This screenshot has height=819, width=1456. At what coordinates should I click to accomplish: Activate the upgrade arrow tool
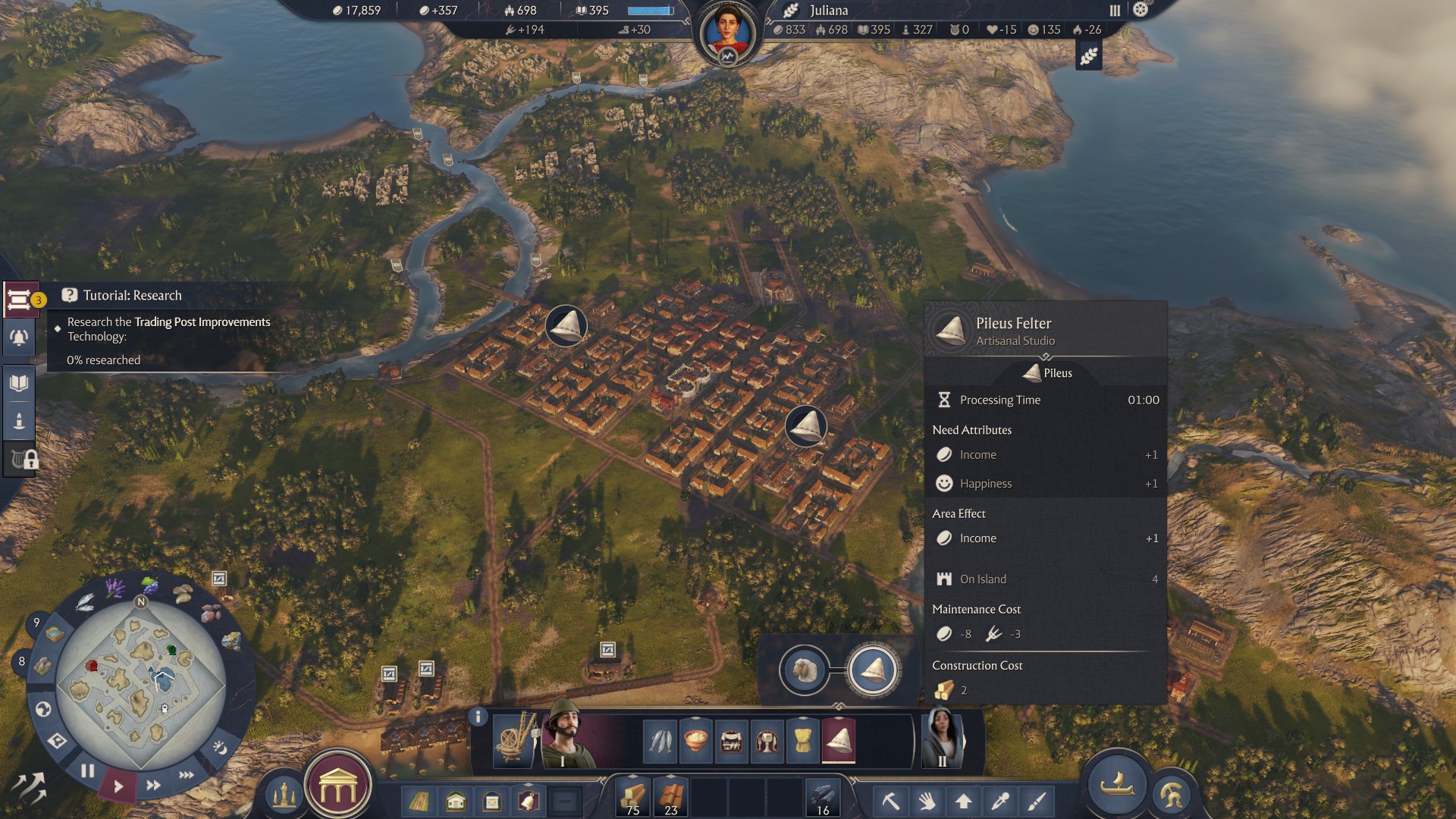pyautogui.click(x=963, y=801)
